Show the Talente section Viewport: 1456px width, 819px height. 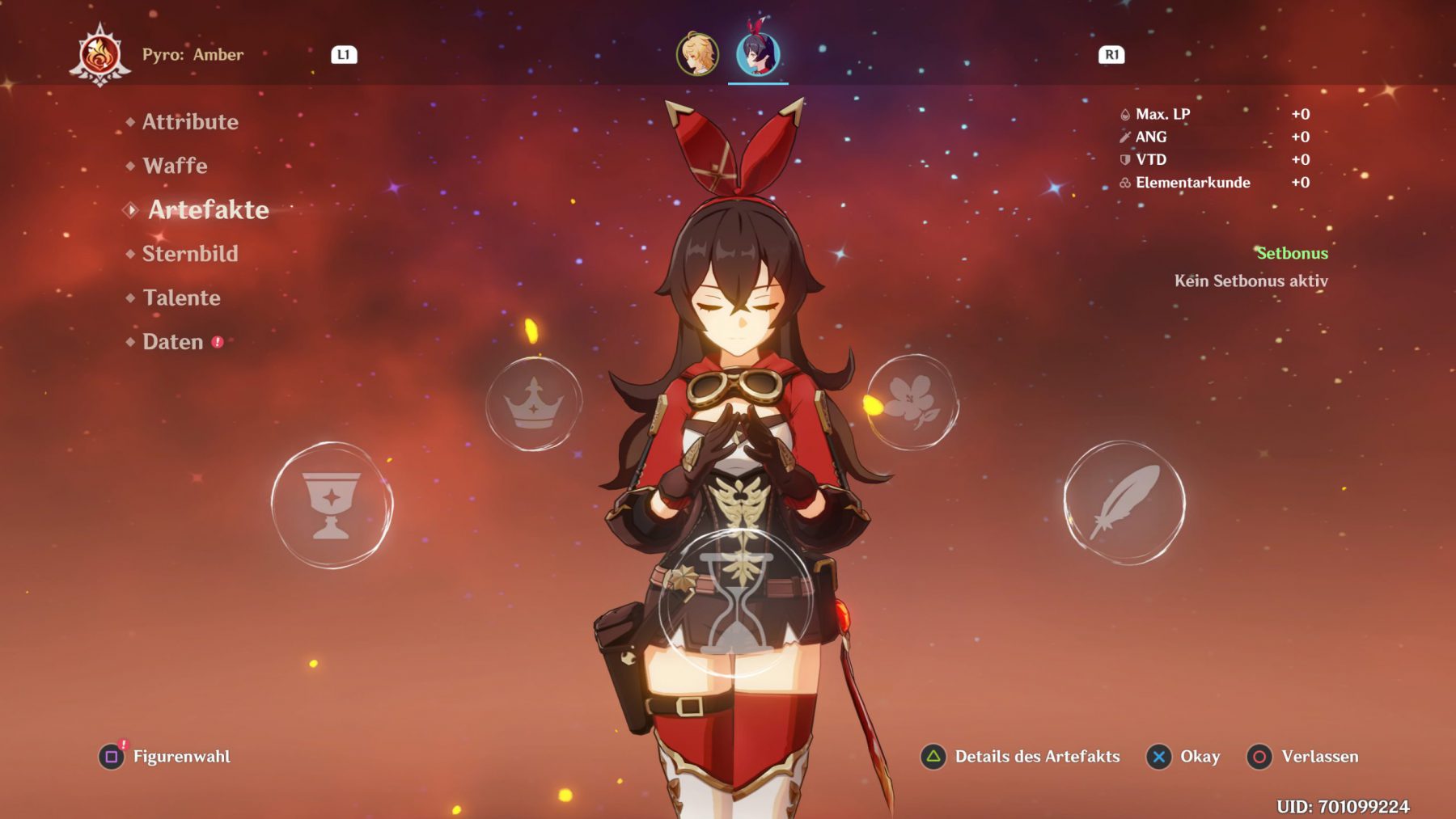181,298
